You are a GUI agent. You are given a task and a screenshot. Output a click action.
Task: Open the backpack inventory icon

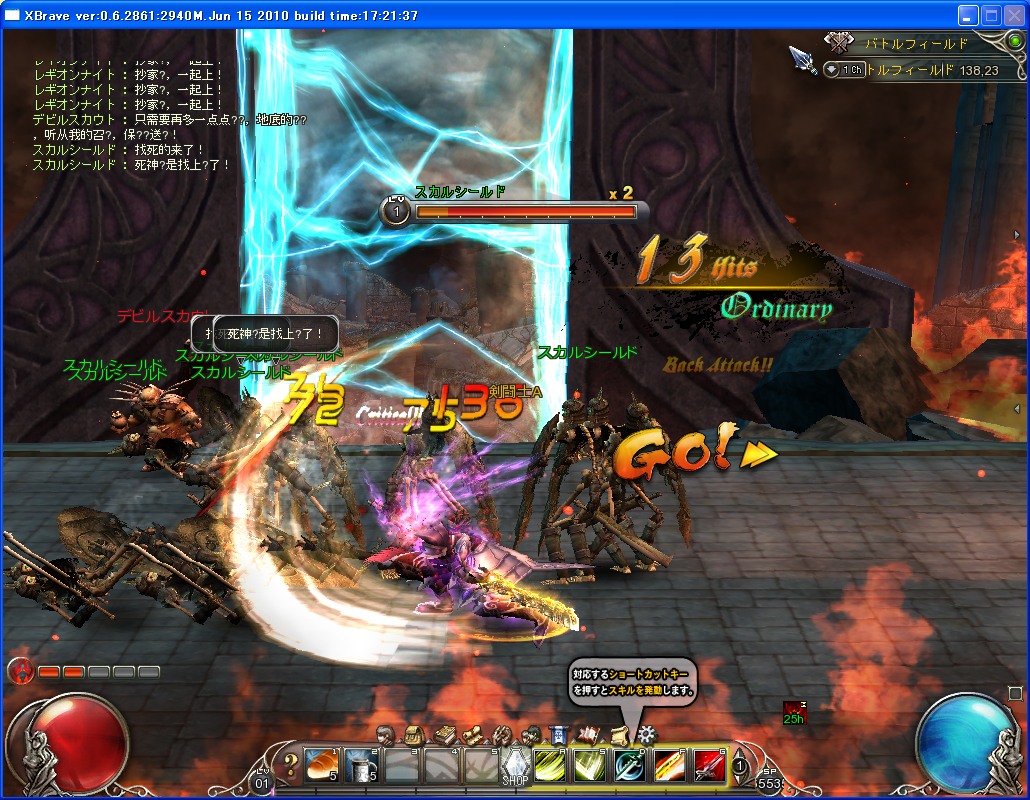pyautogui.click(x=413, y=735)
